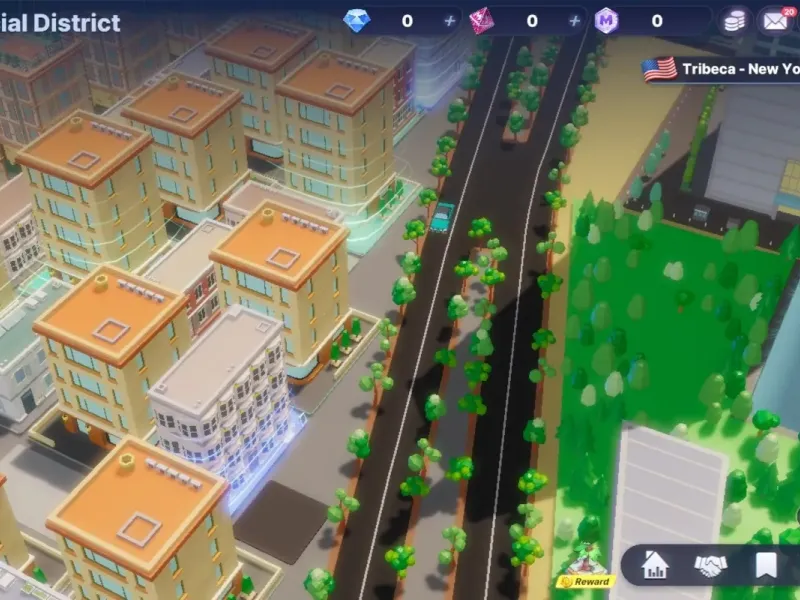
Task: Open the bookmark icon in the bottom bar
Action: [x=766, y=566]
